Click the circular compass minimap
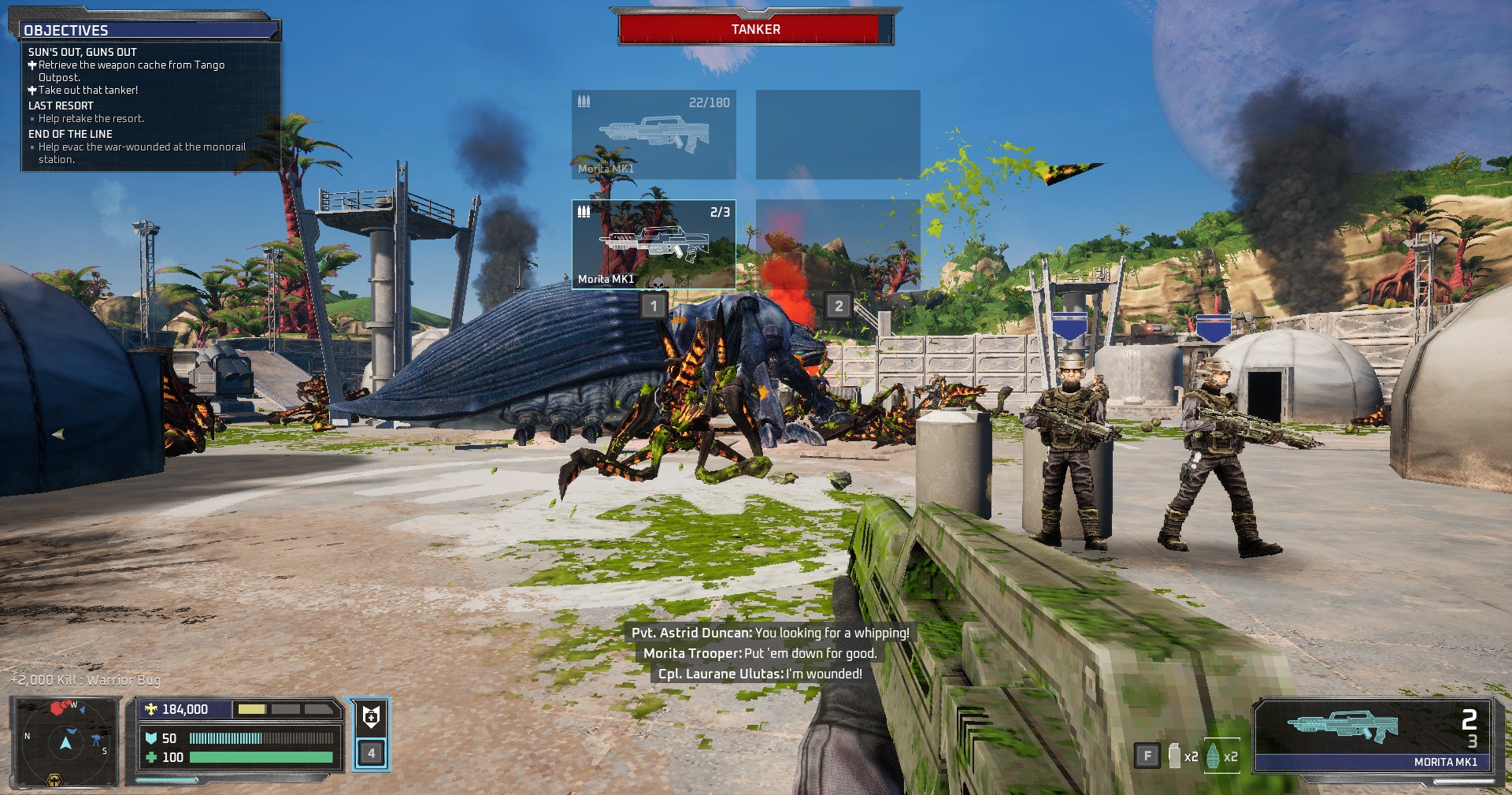Image resolution: width=1512 pixels, height=795 pixels. [x=65, y=741]
